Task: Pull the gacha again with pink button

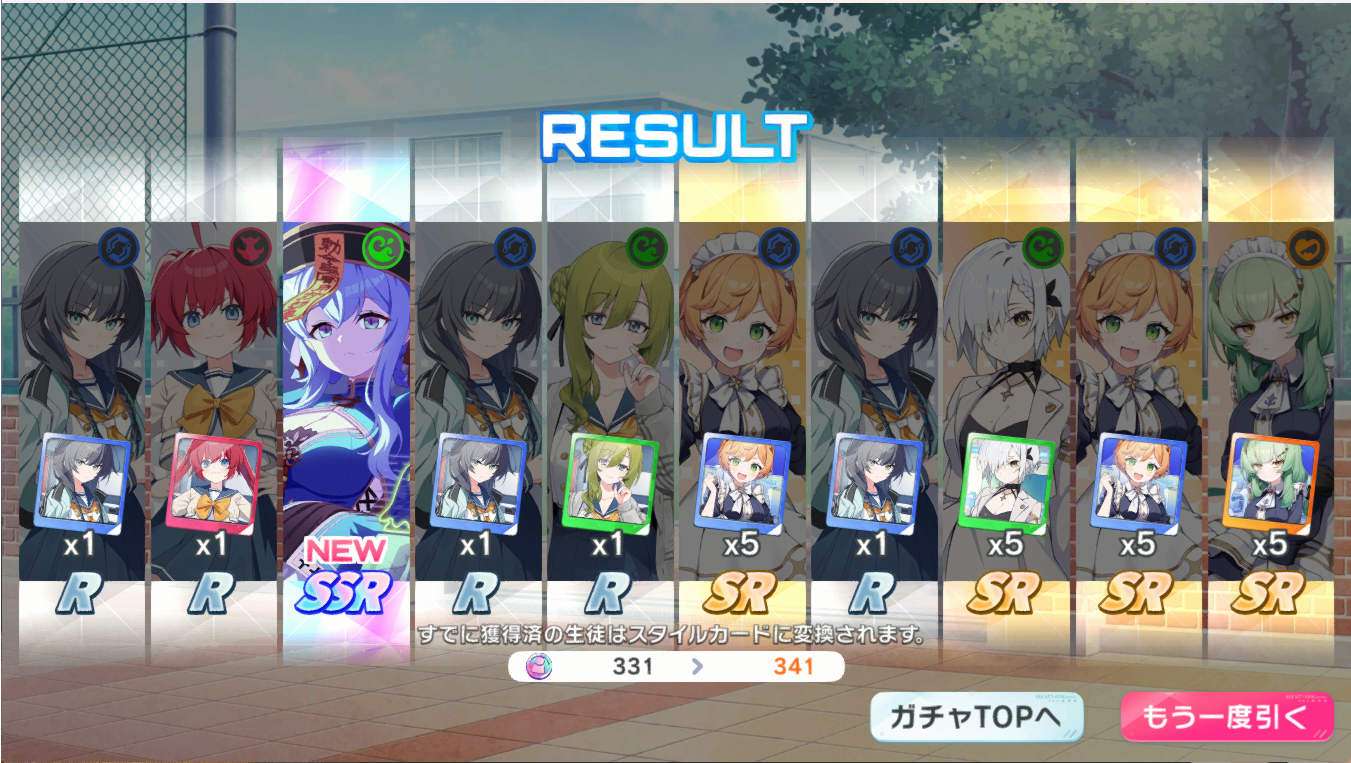Action: pos(1227,717)
